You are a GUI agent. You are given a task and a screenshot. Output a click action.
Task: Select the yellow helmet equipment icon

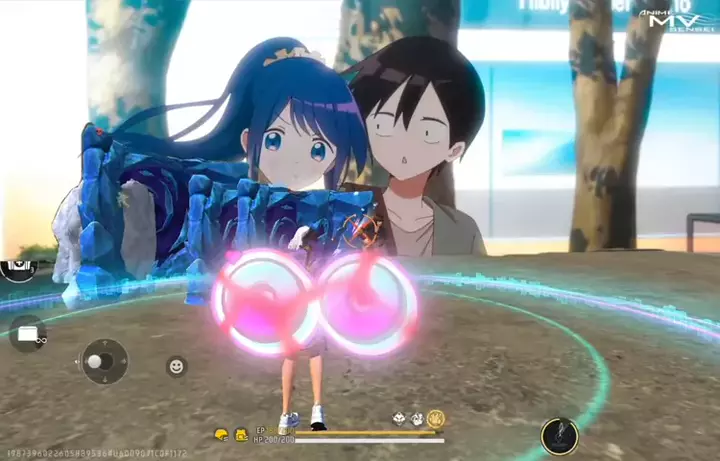click(221, 434)
